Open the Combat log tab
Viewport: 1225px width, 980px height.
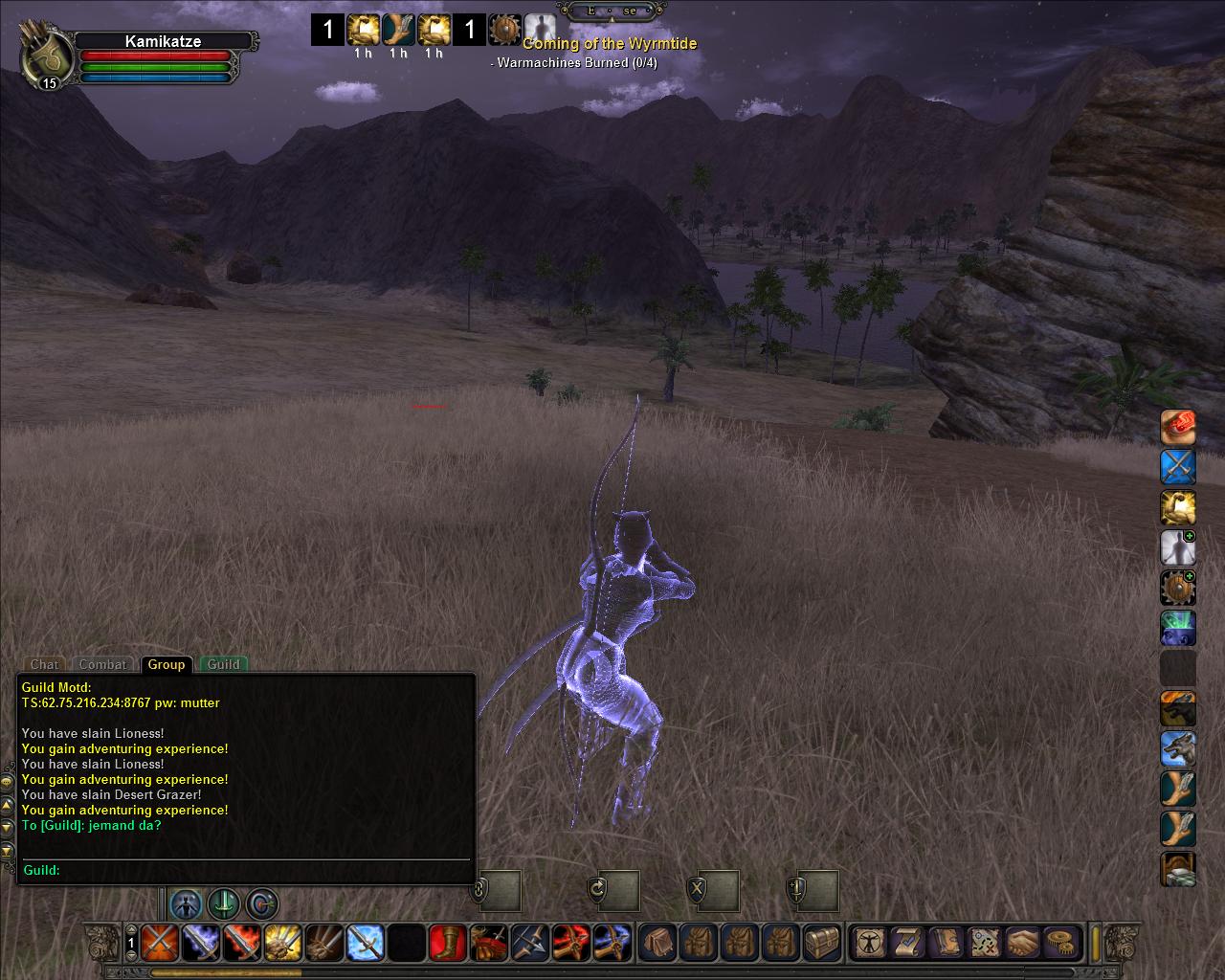[x=102, y=664]
